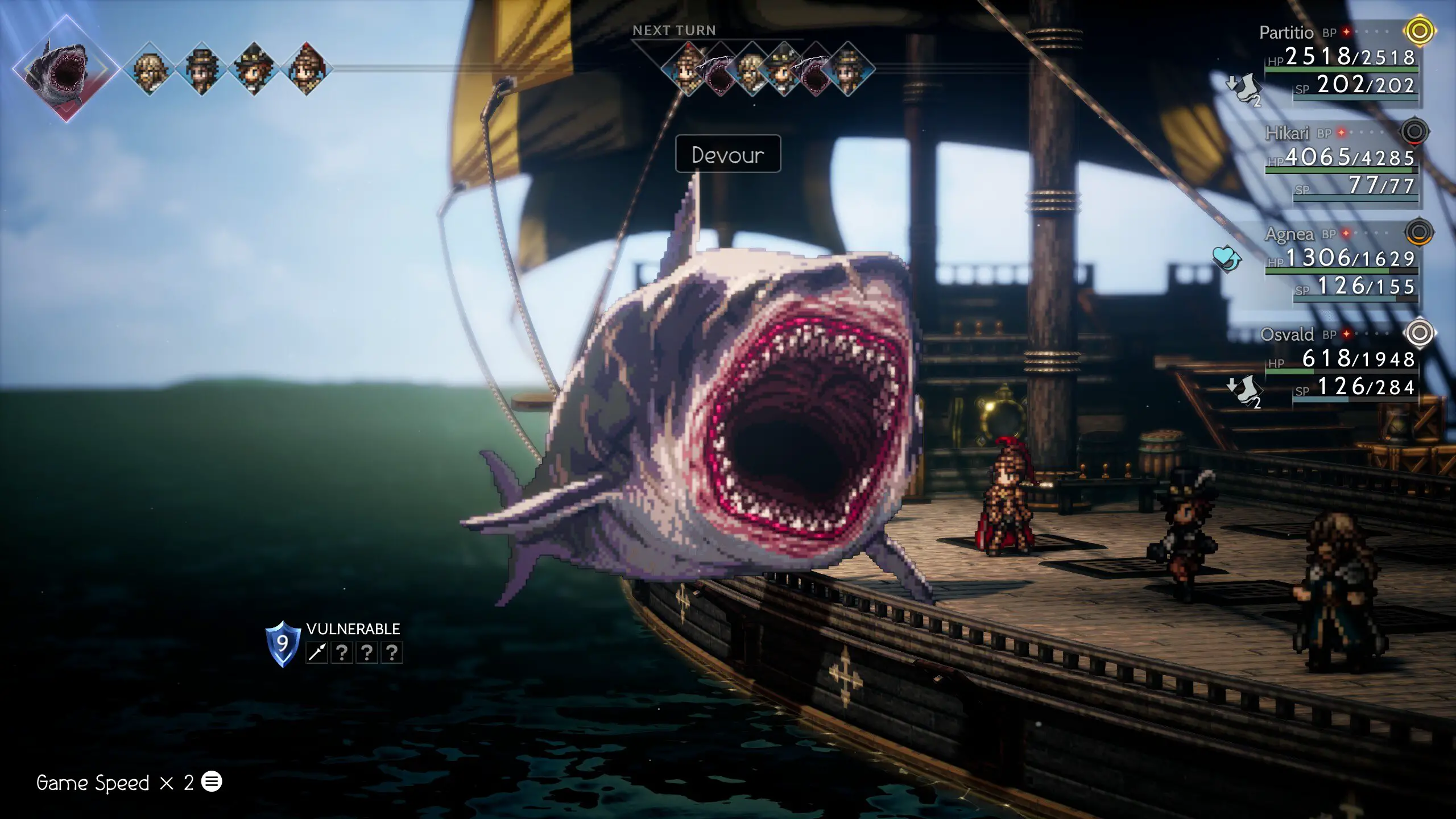Select Osvald's name in the party list

(x=1287, y=334)
